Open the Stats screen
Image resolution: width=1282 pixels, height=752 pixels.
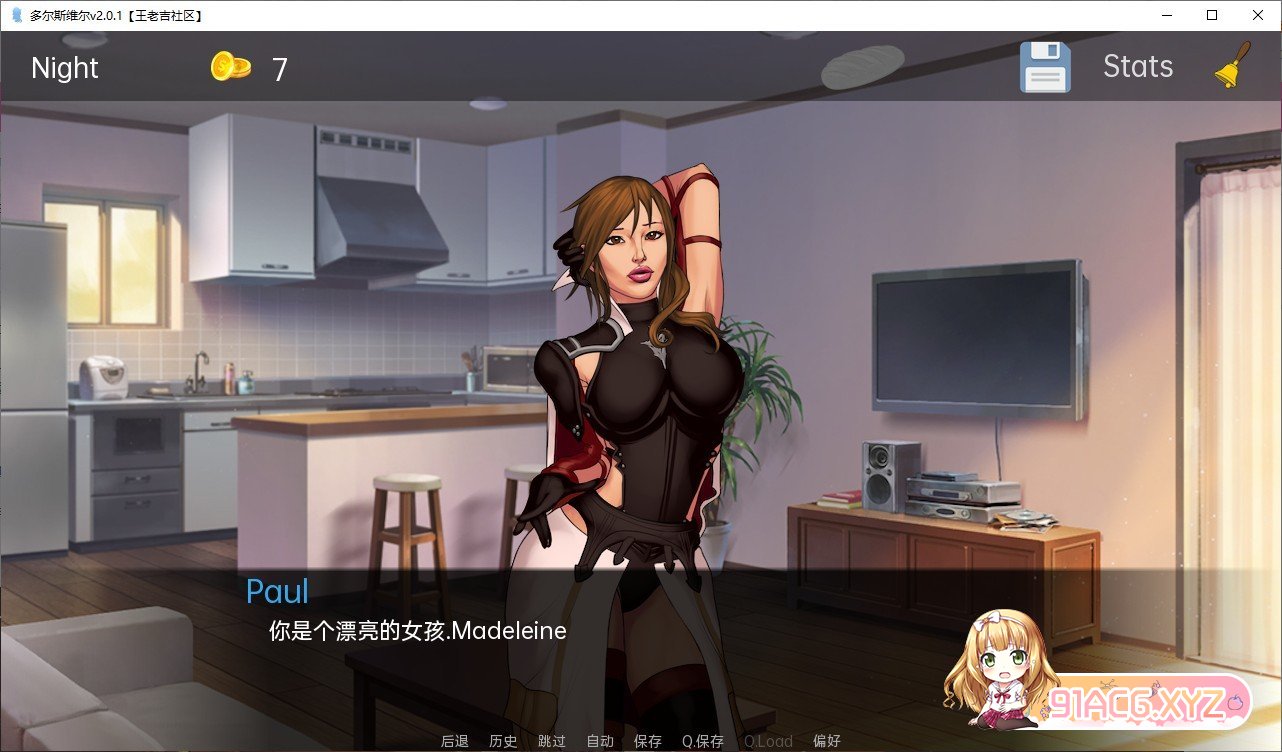coord(1137,67)
